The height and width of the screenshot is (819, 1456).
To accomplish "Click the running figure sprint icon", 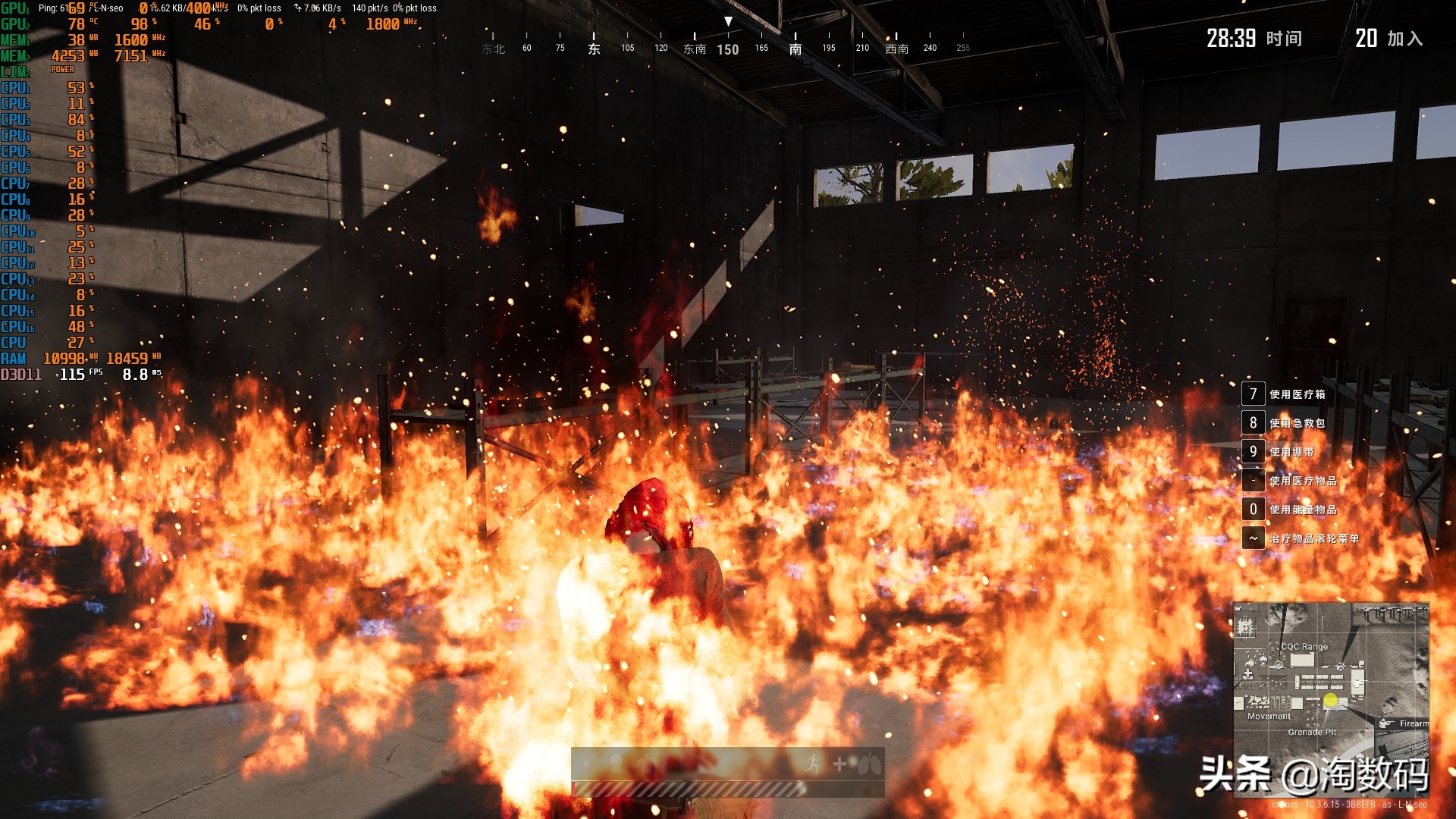I will click(813, 764).
